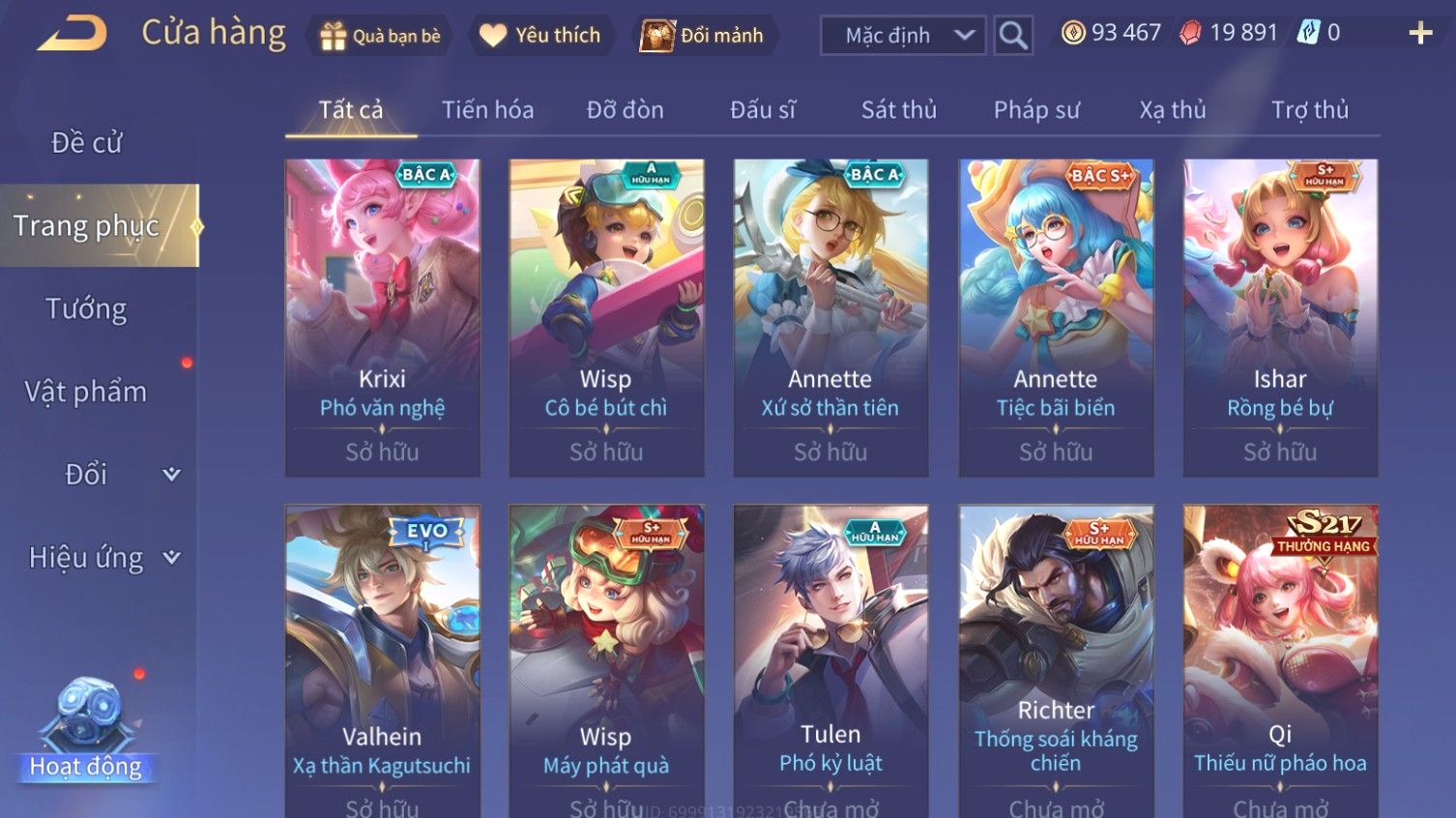This screenshot has width=1456, height=818.
Task: Open the Quà bạn bè gift menu
Action: tap(380, 36)
